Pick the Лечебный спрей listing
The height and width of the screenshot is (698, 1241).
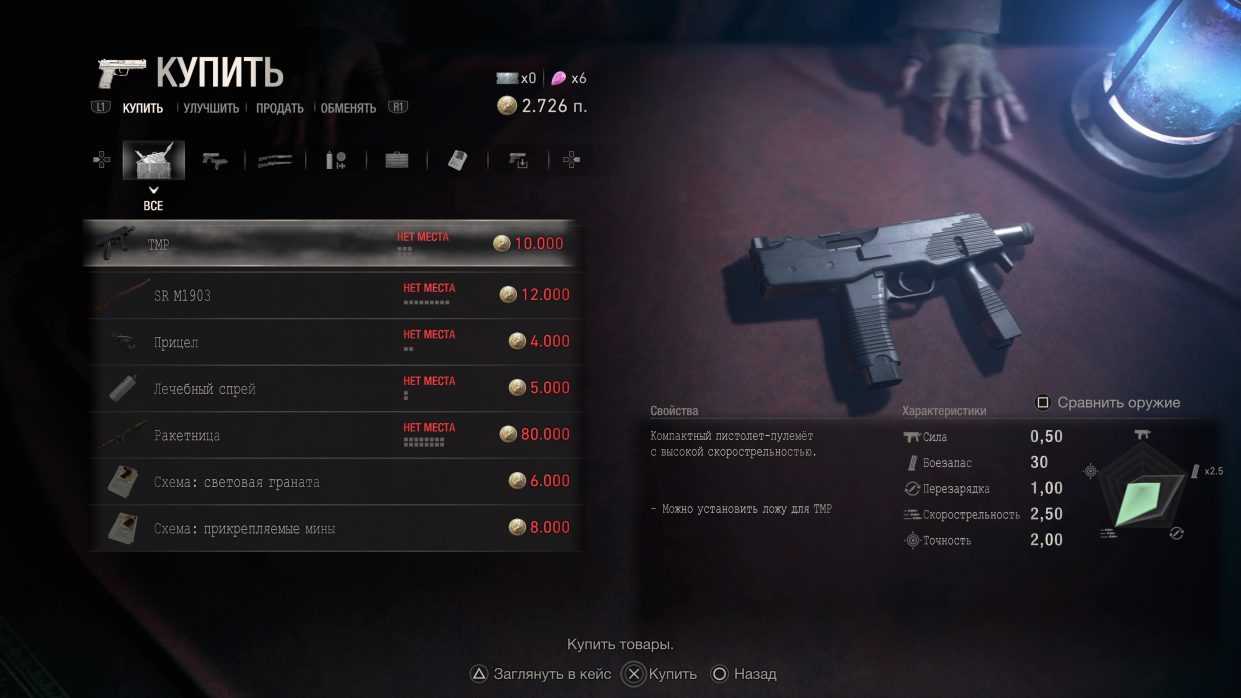pyautogui.click(x=330, y=388)
